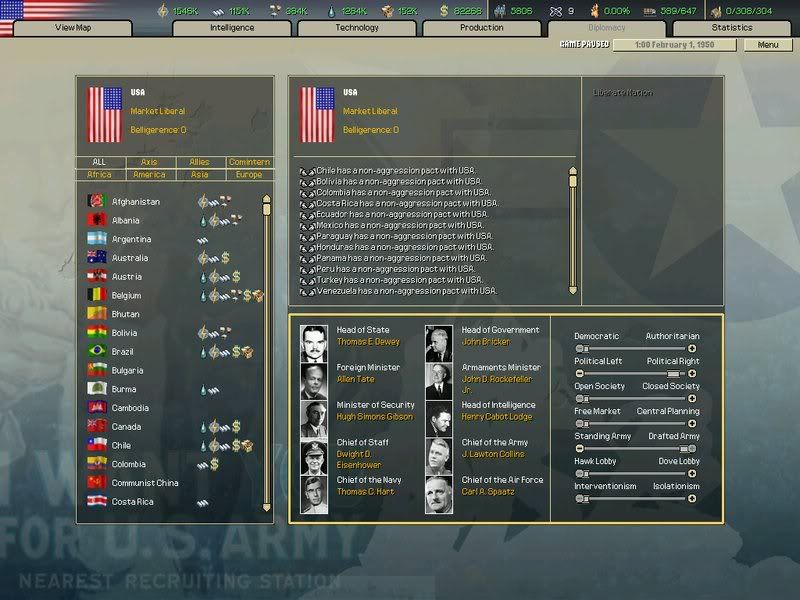
Task: Go to the Technology tab
Action: pyautogui.click(x=357, y=28)
